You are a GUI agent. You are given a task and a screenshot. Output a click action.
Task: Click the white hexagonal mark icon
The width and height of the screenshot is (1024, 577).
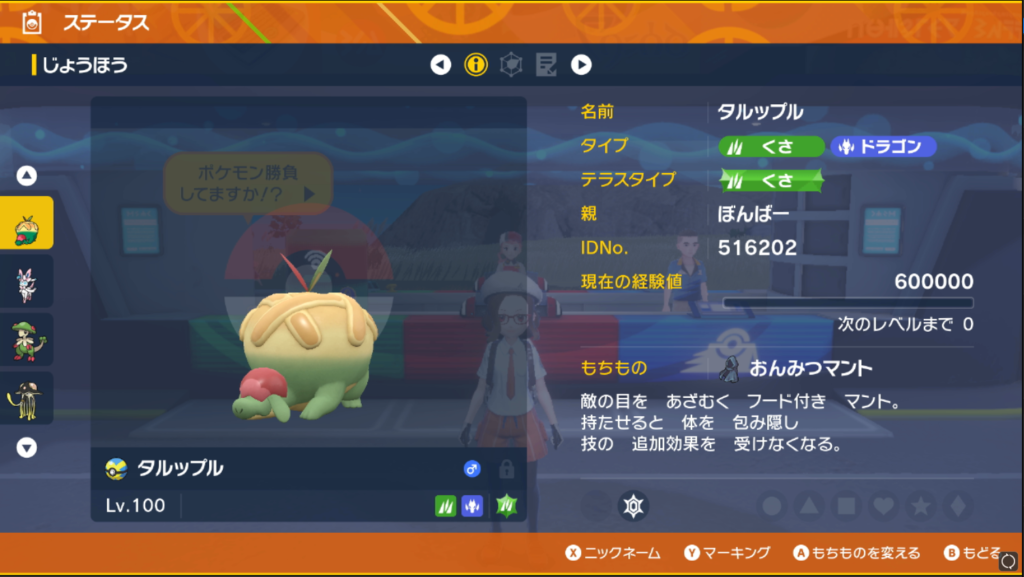[632, 505]
